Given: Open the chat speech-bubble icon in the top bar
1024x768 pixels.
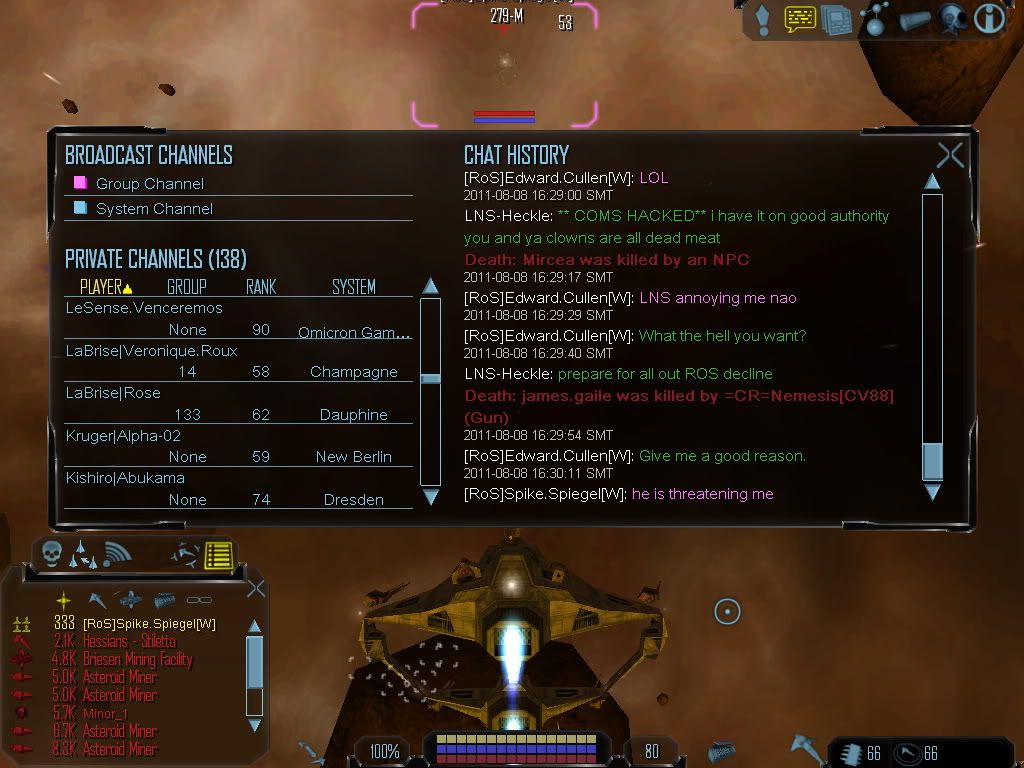Looking at the screenshot, I should 800,19.
